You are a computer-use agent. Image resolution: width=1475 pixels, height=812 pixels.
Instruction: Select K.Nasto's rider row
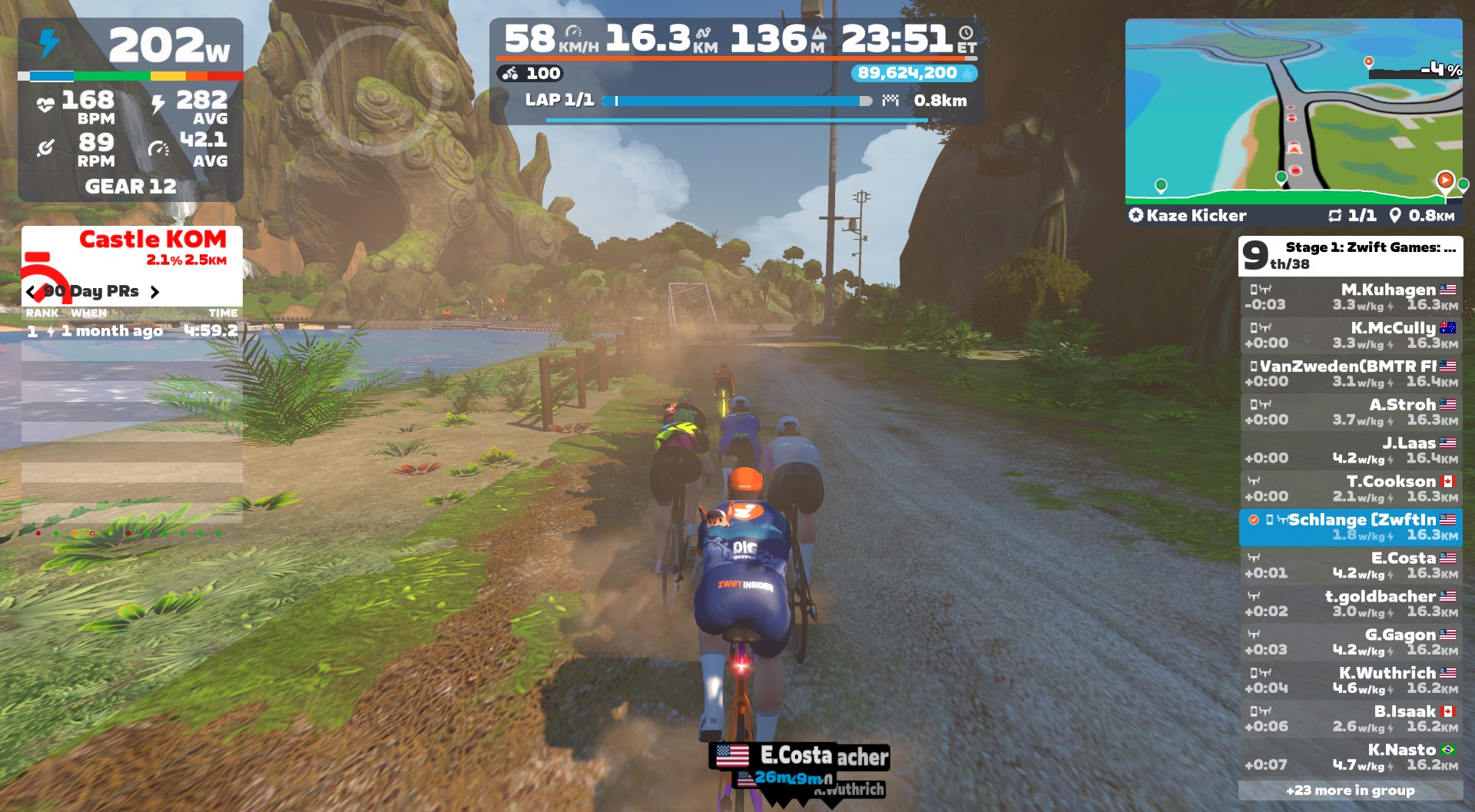coord(1351,757)
